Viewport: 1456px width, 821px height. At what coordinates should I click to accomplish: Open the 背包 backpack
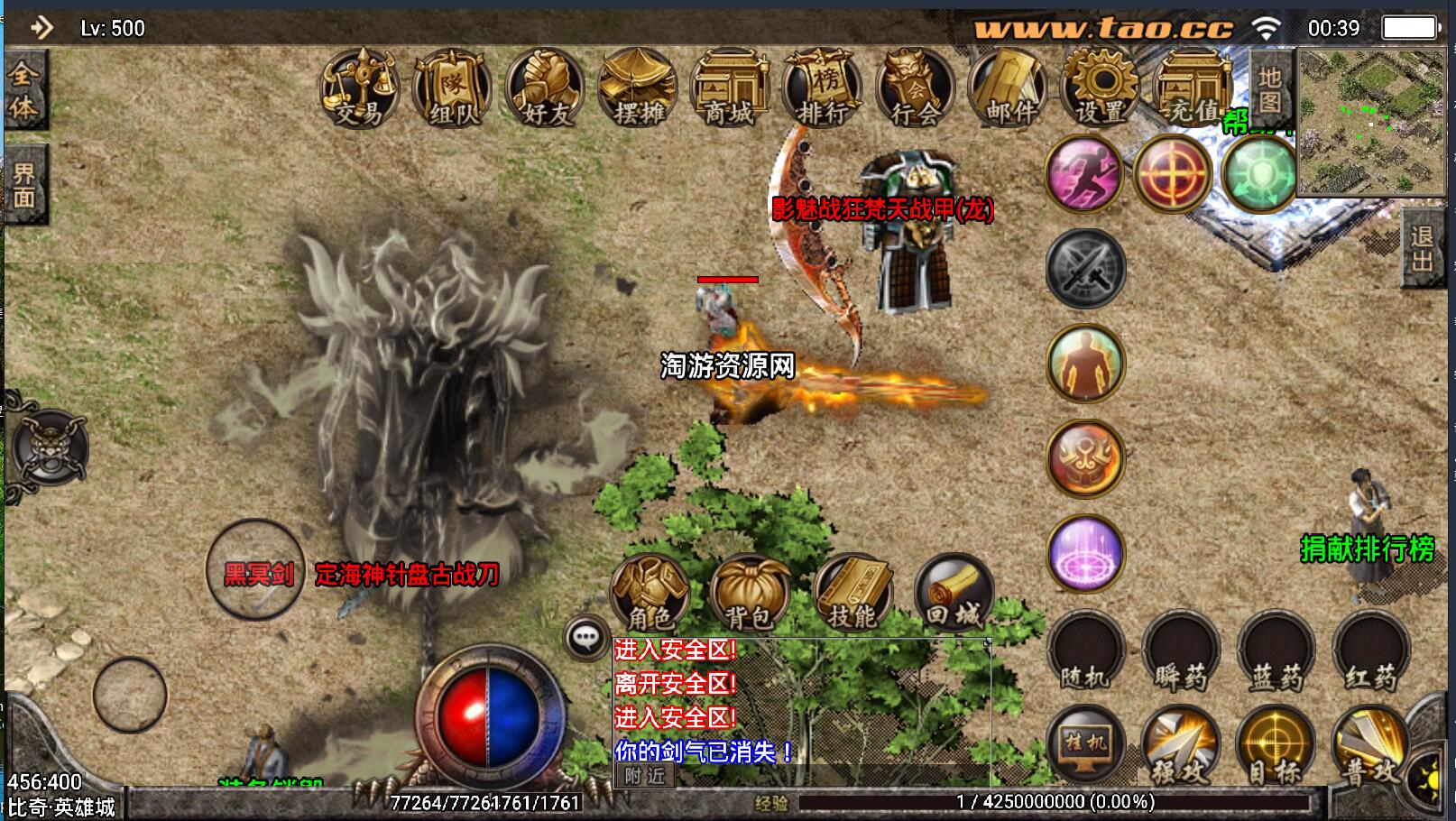click(x=750, y=593)
